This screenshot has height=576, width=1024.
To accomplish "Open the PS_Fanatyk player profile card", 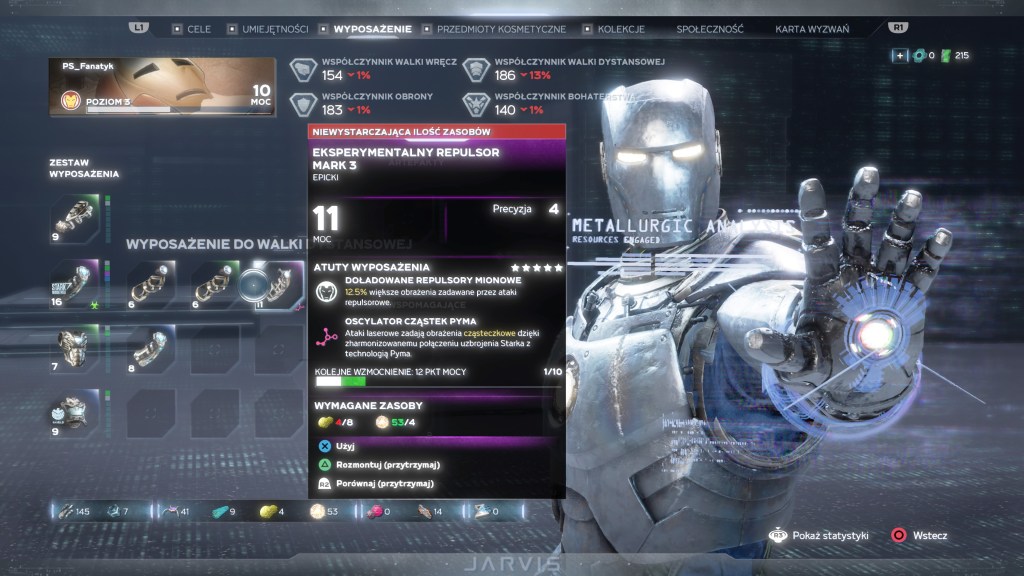I will (160, 85).
